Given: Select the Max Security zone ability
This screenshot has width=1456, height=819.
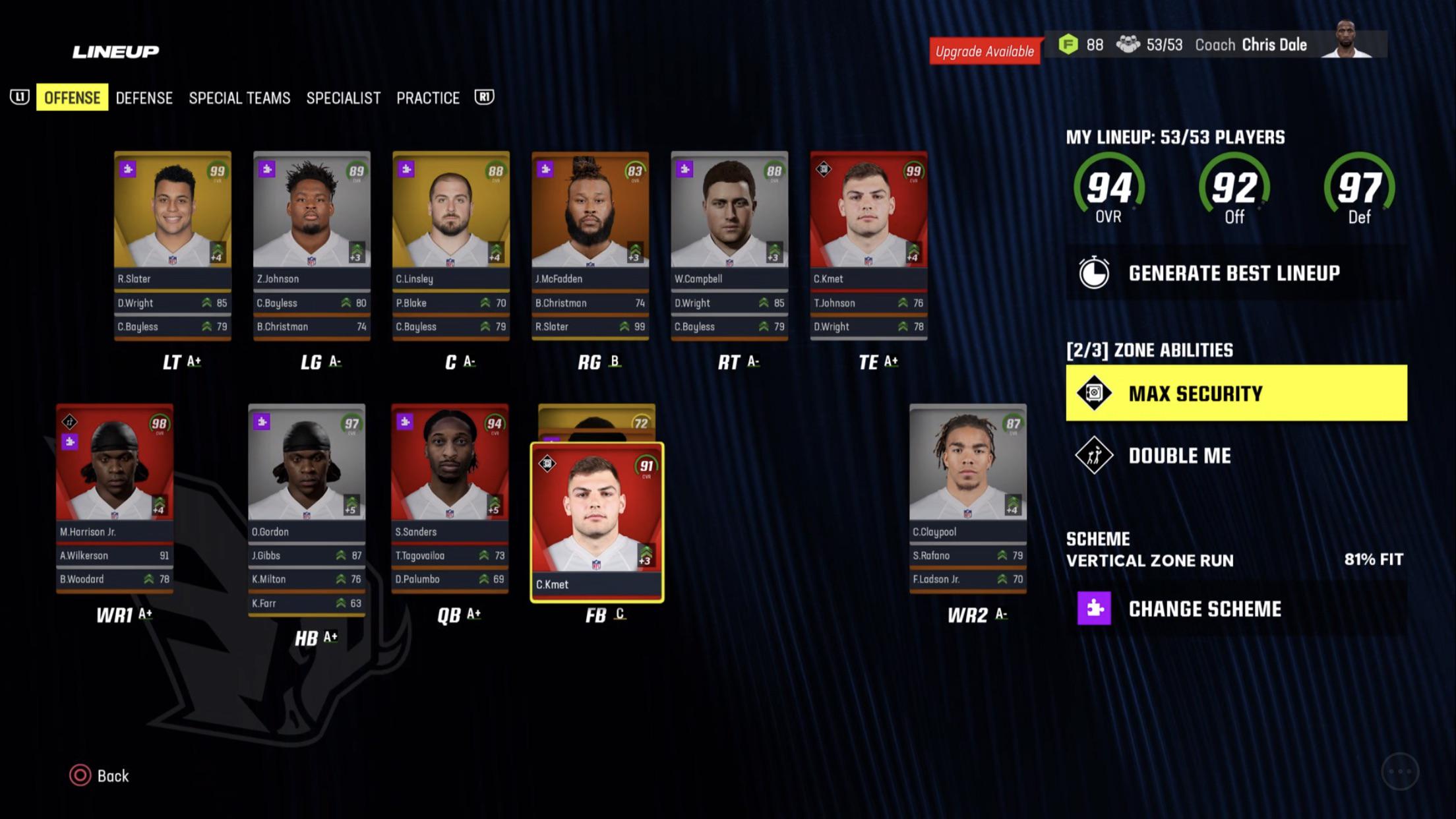Looking at the screenshot, I should (1236, 393).
